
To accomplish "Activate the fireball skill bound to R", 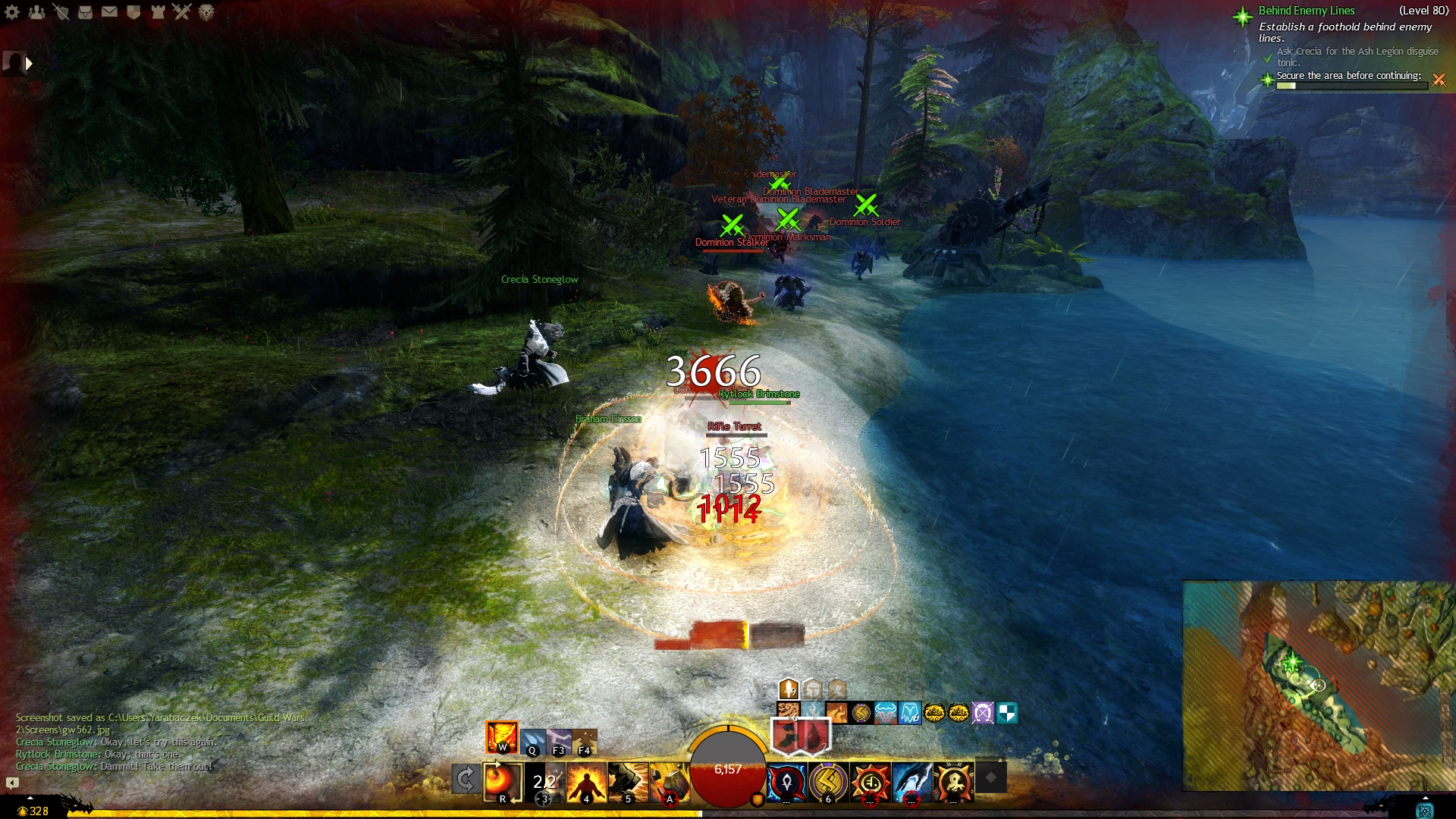I will point(503,781).
